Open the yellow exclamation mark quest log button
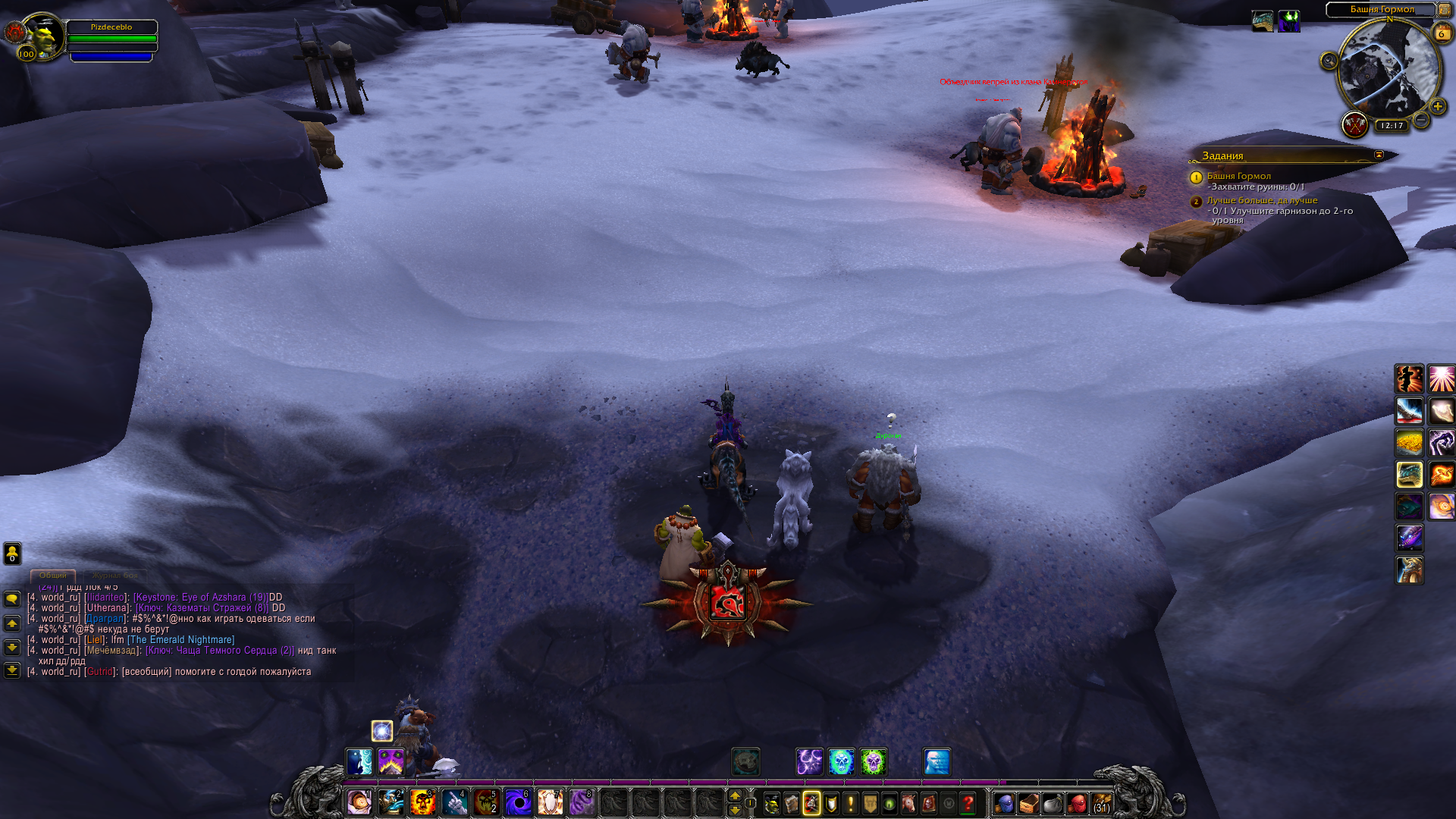Viewport: 1456px width, 819px height. (851, 803)
